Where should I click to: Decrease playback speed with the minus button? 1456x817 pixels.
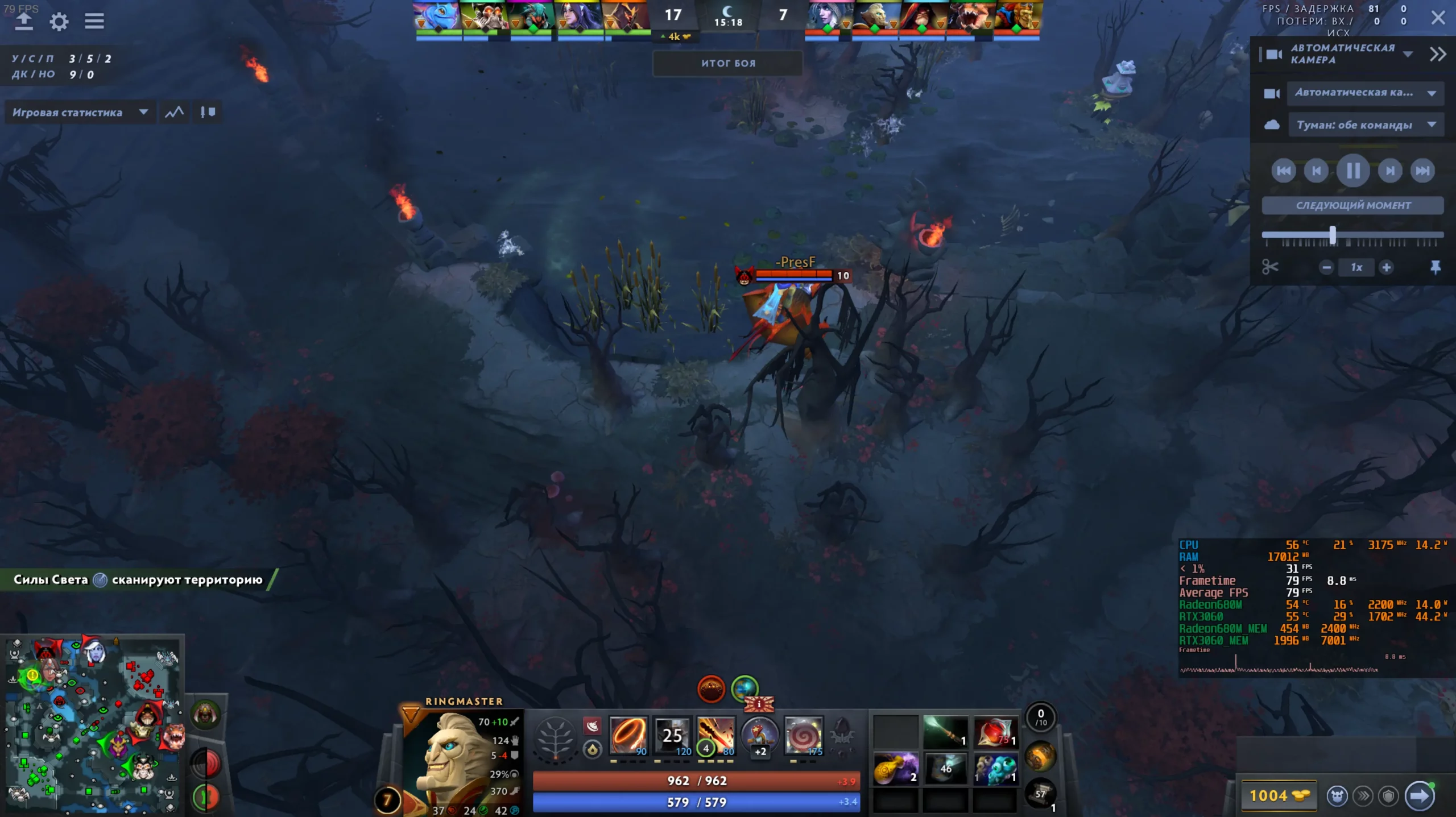click(1326, 267)
